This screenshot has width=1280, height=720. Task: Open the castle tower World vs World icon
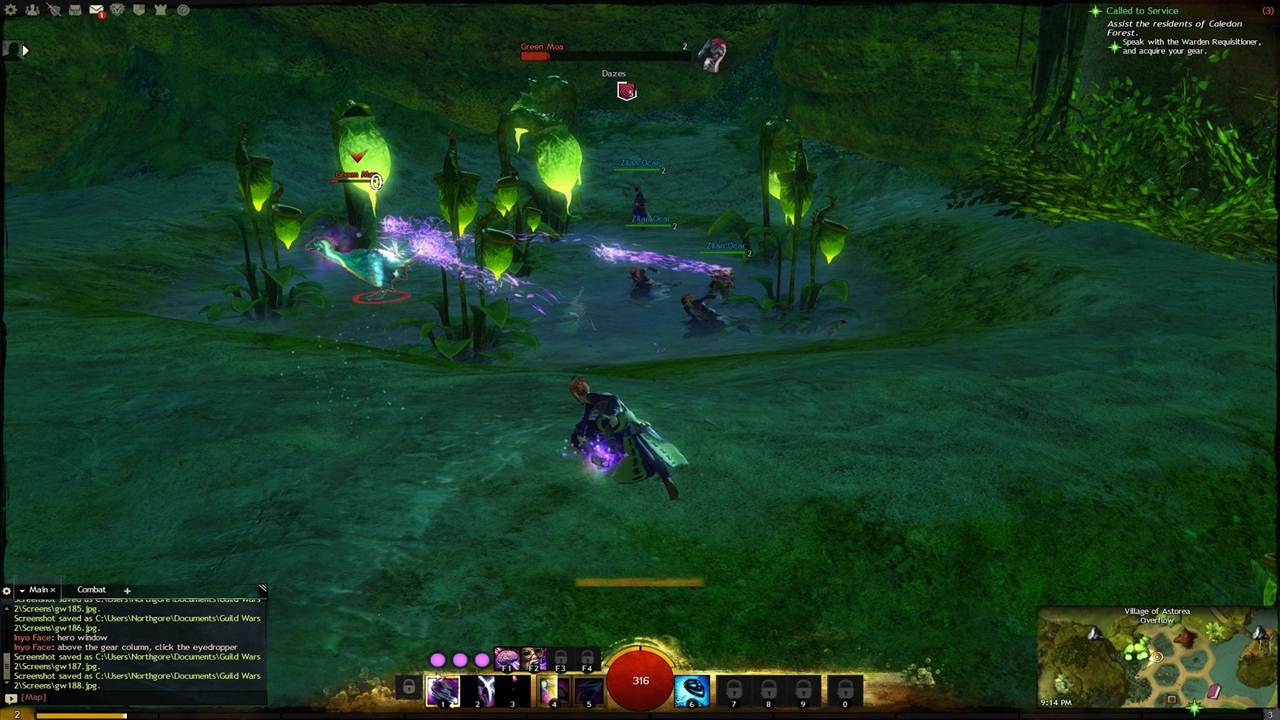coord(161,10)
